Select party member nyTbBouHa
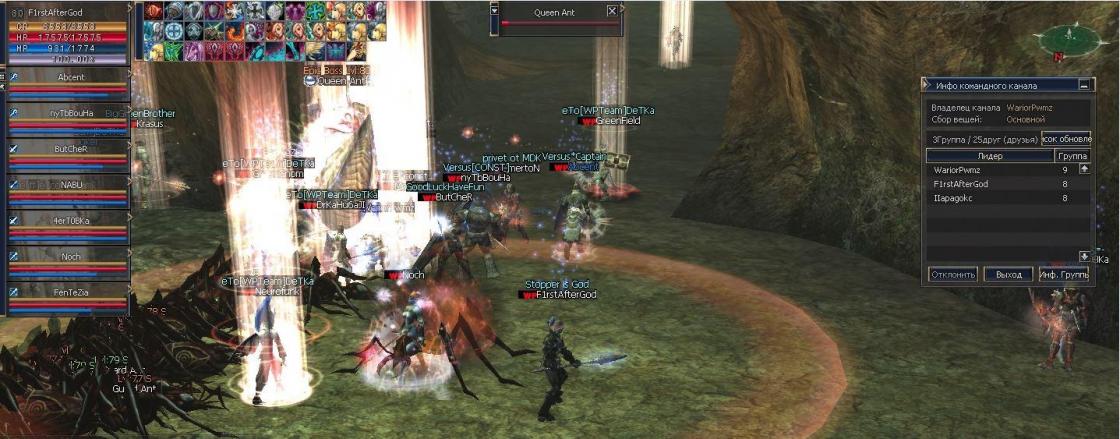 tap(70, 113)
